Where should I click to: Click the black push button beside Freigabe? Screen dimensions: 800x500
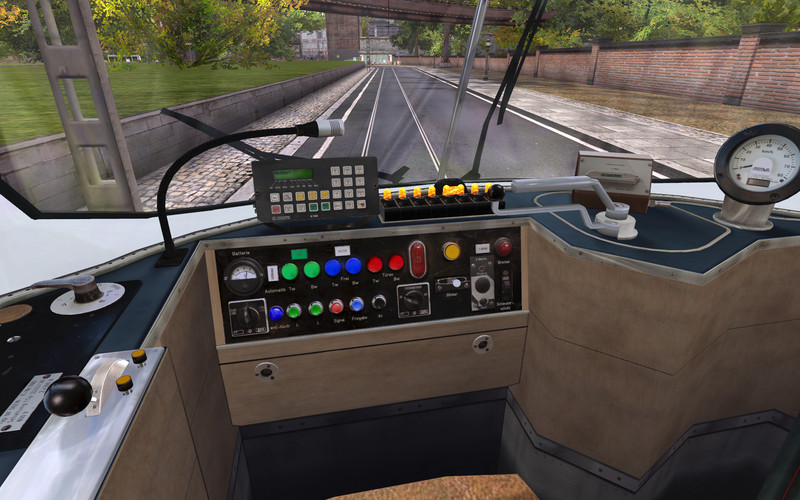[x=378, y=301]
